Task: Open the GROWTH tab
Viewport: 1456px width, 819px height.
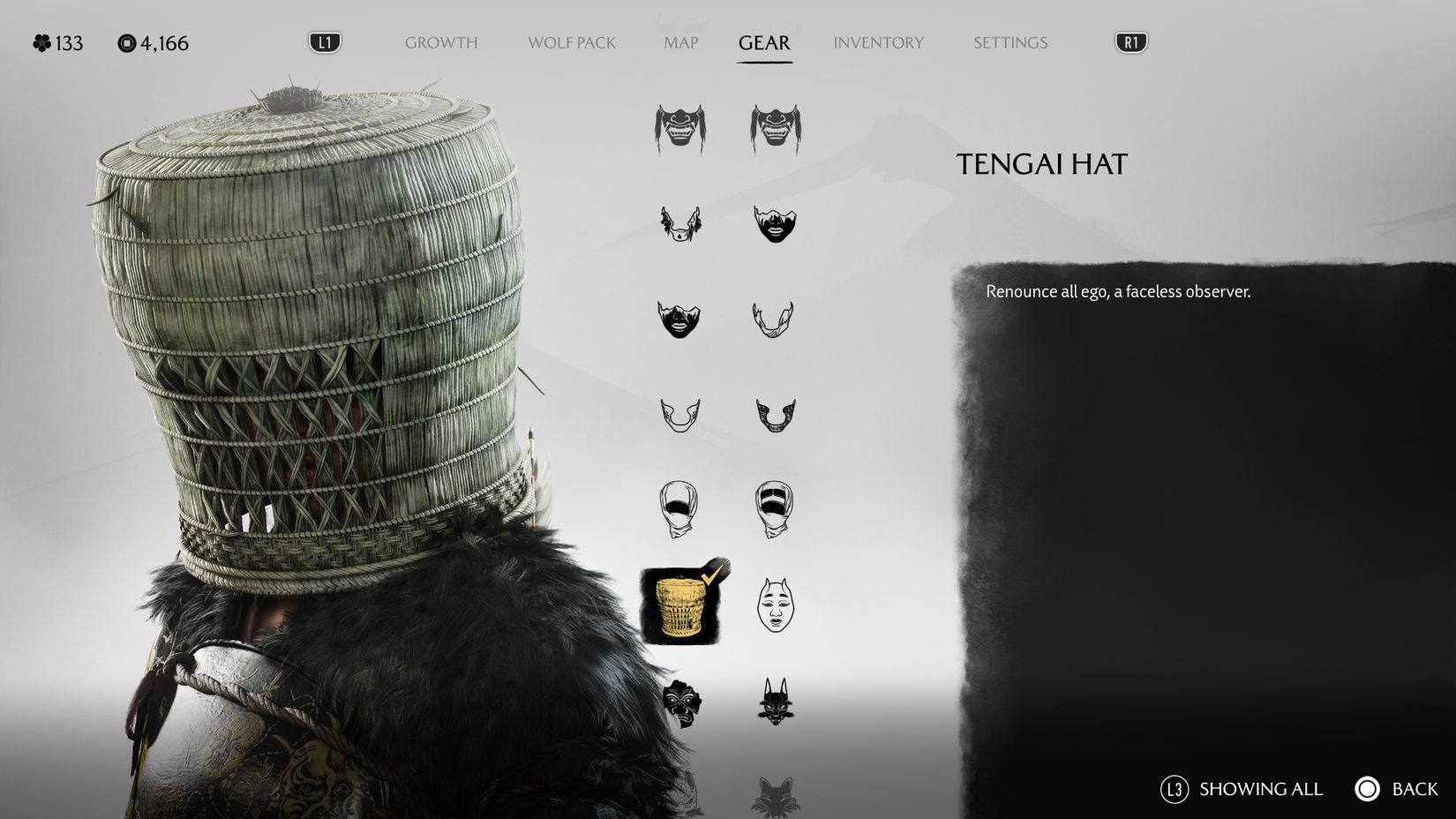Action: point(440,42)
